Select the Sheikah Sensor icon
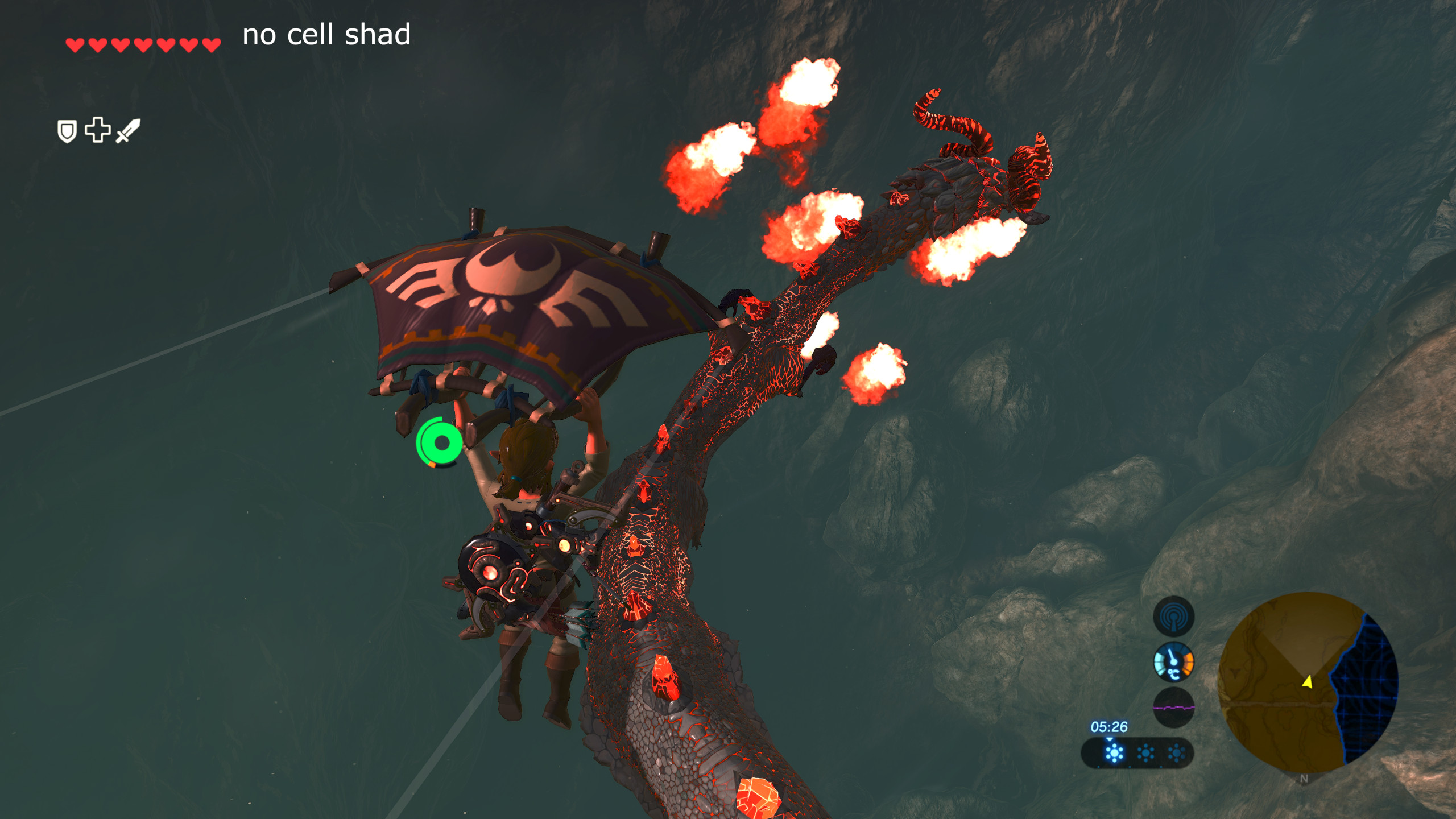 click(x=1173, y=616)
